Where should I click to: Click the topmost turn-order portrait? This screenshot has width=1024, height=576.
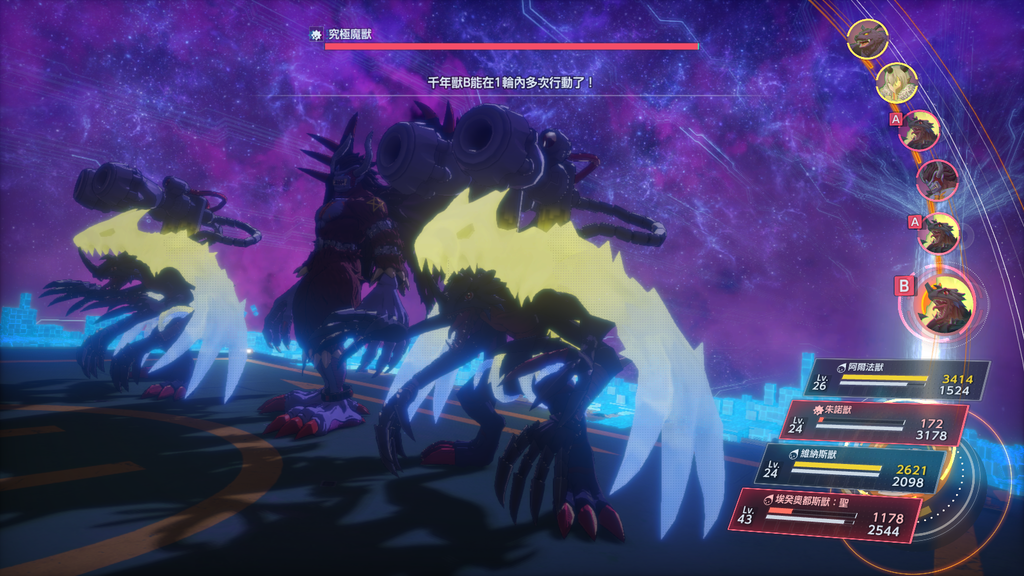click(867, 39)
